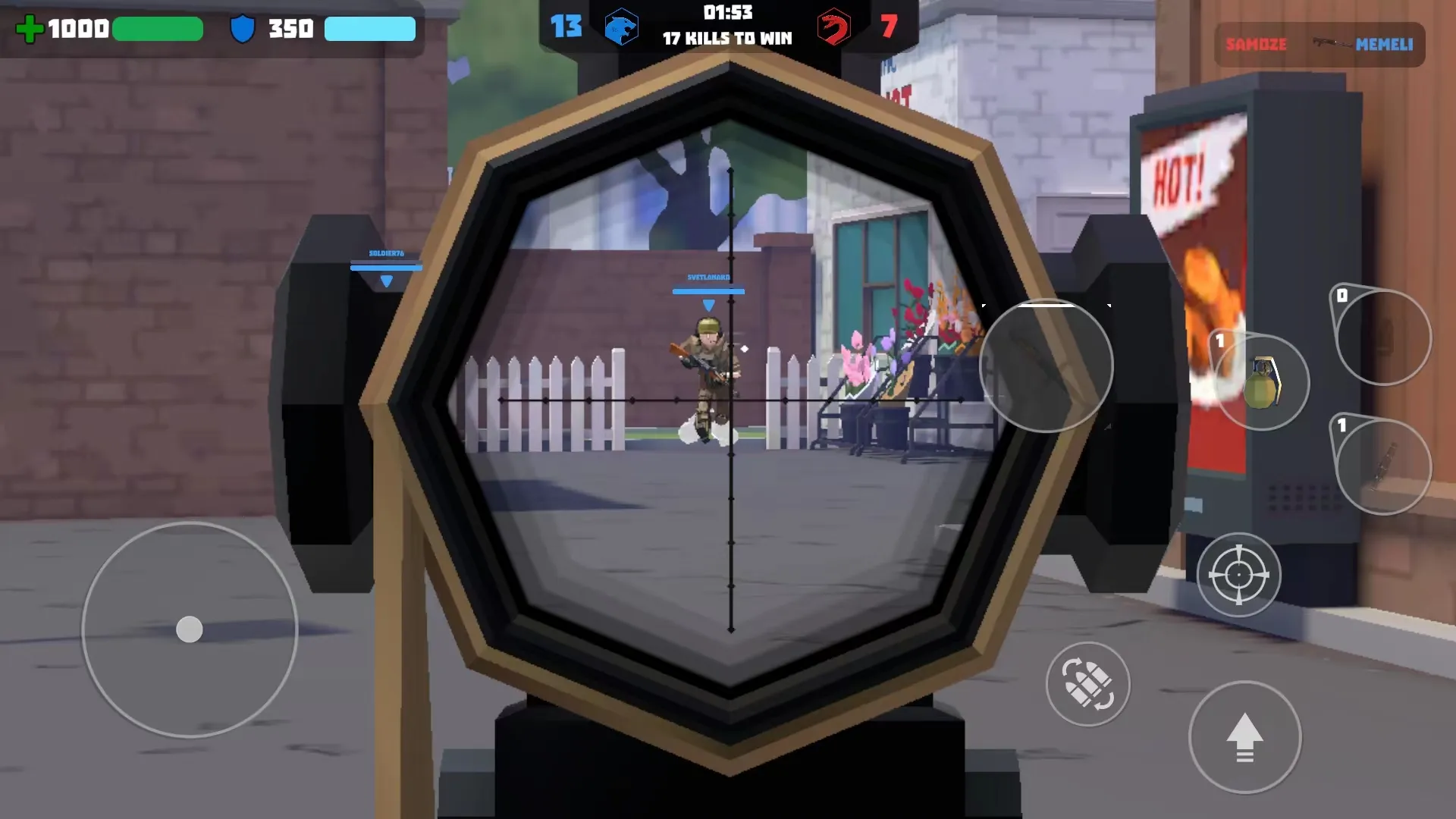This screenshot has height=819, width=1456.
Task: Tap the crosshair aim-assist button
Action: pos(1240,575)
